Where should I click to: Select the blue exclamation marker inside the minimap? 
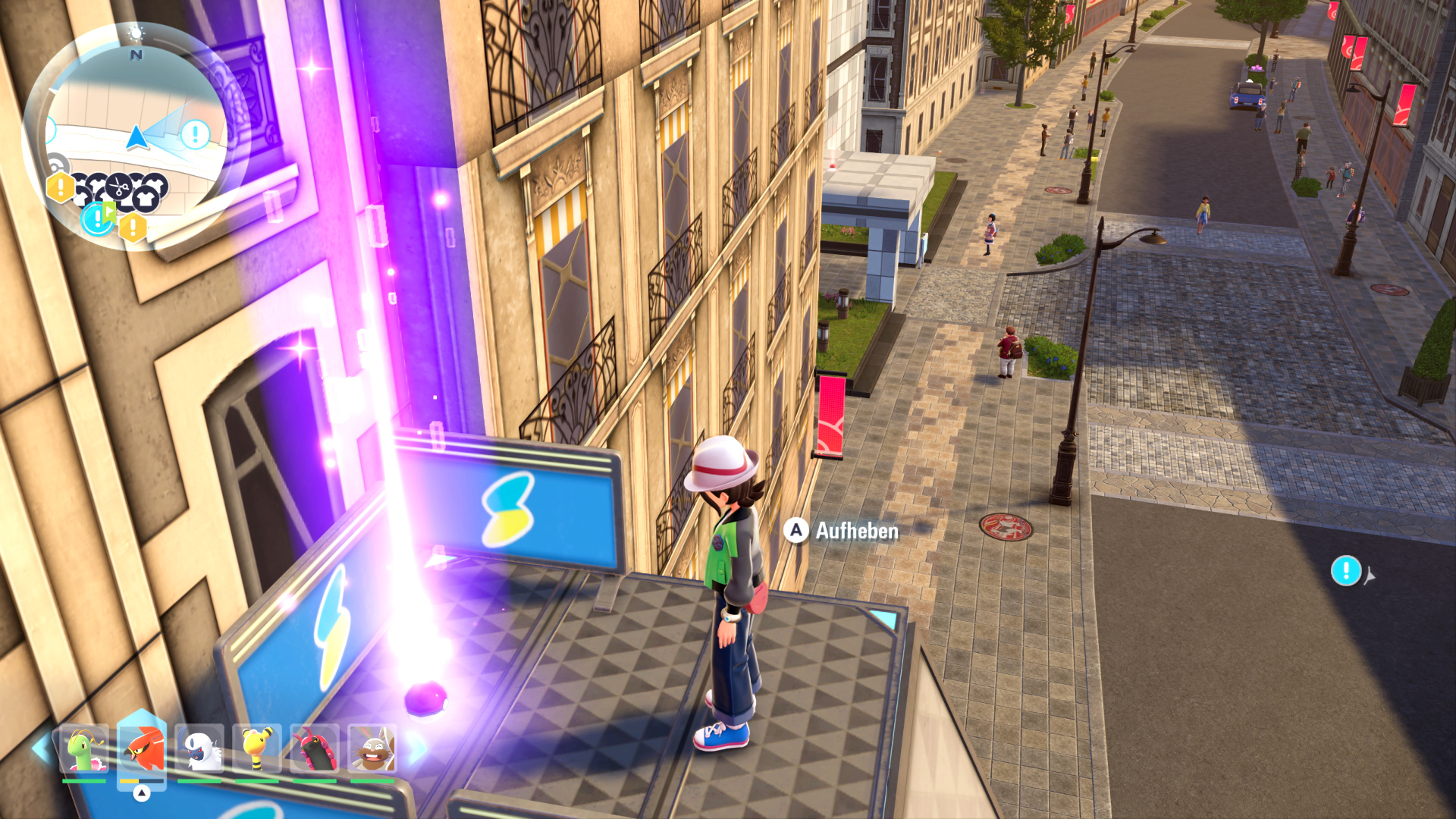pyautogui.click(x=196, y=135)
